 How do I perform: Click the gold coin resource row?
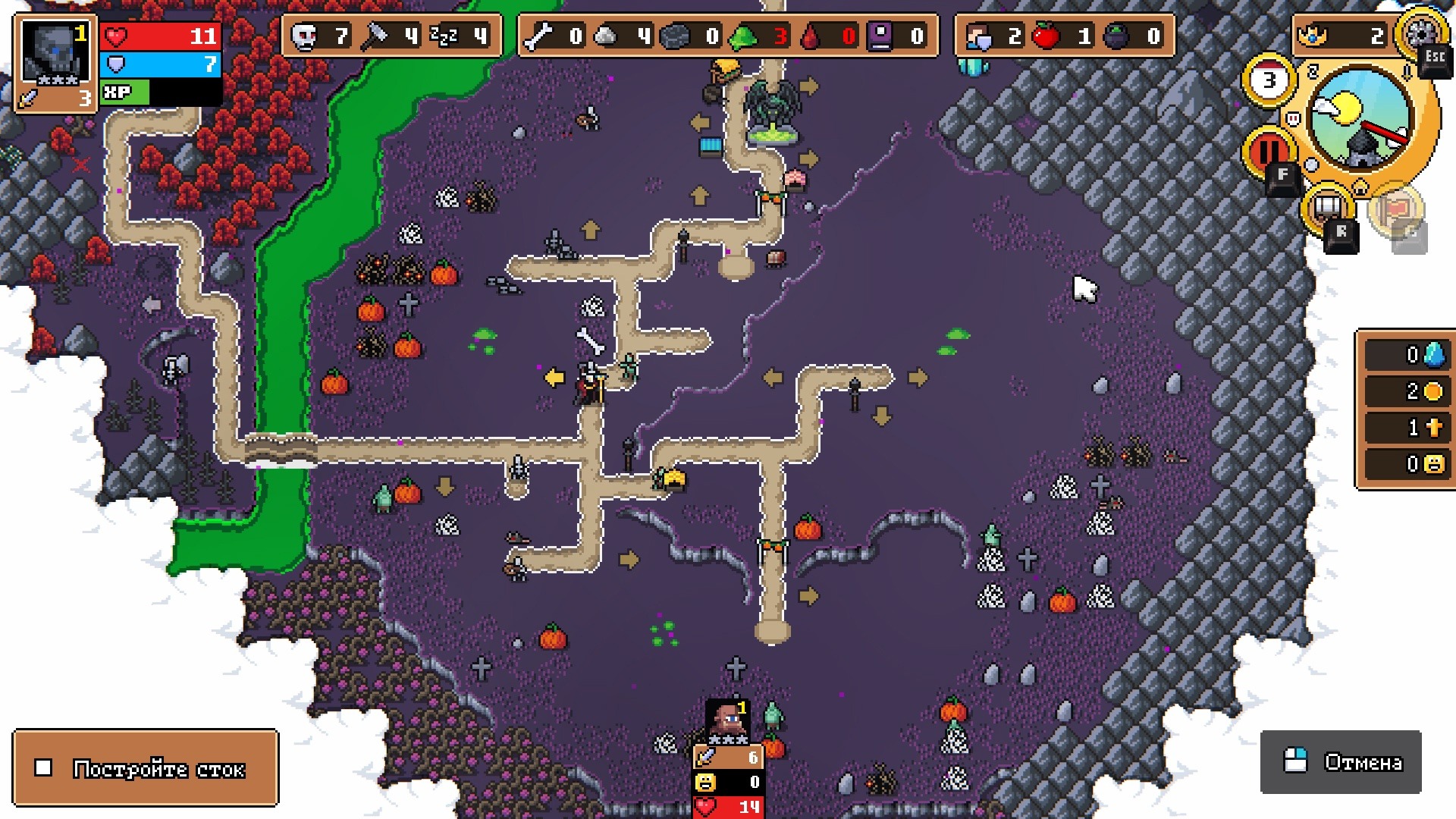(x=1406, y=391)
